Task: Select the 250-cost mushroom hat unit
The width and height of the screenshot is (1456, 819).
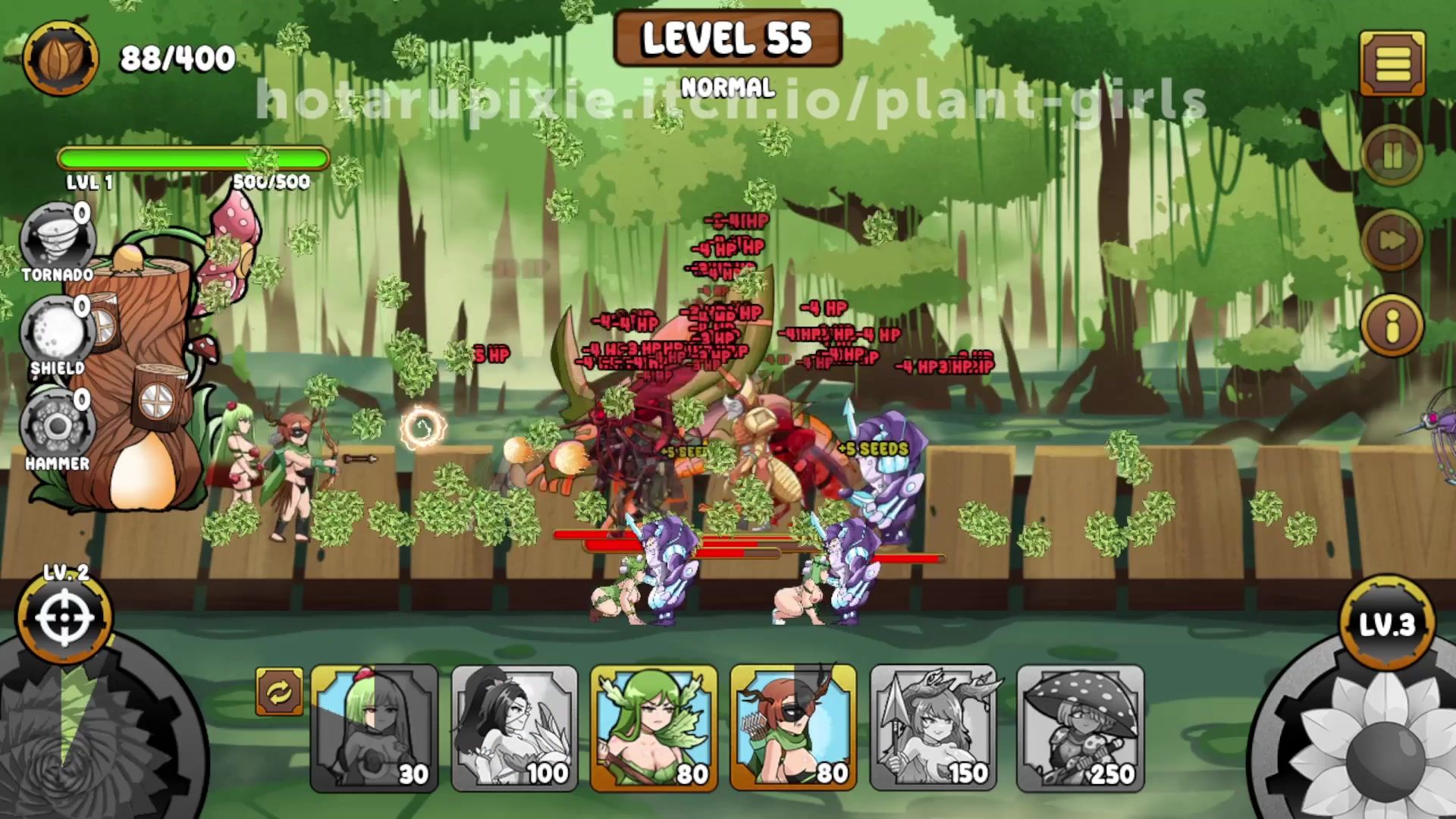Action: (1080, 728)
